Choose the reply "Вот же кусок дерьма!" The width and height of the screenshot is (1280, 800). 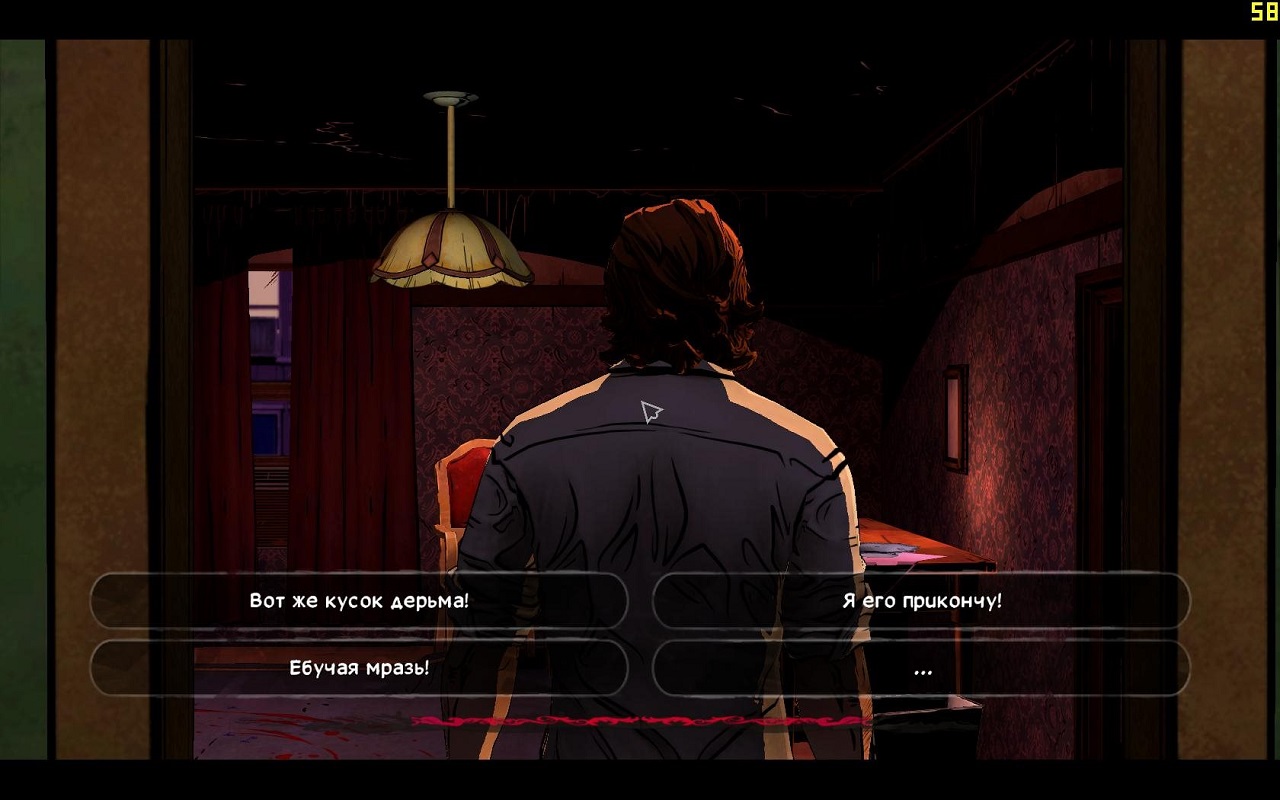click(359, 601)
